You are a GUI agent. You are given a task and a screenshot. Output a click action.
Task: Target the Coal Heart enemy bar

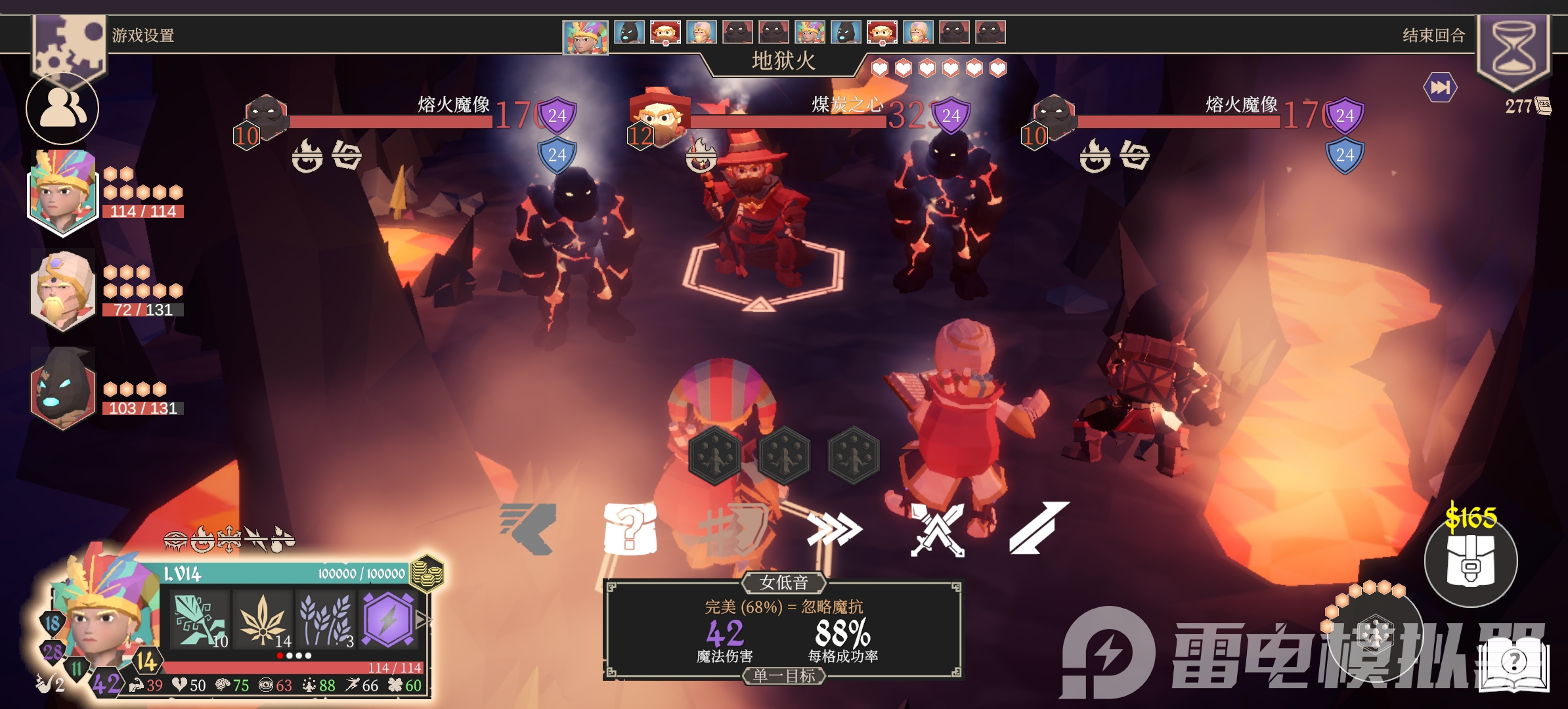[x=787, y=121]
